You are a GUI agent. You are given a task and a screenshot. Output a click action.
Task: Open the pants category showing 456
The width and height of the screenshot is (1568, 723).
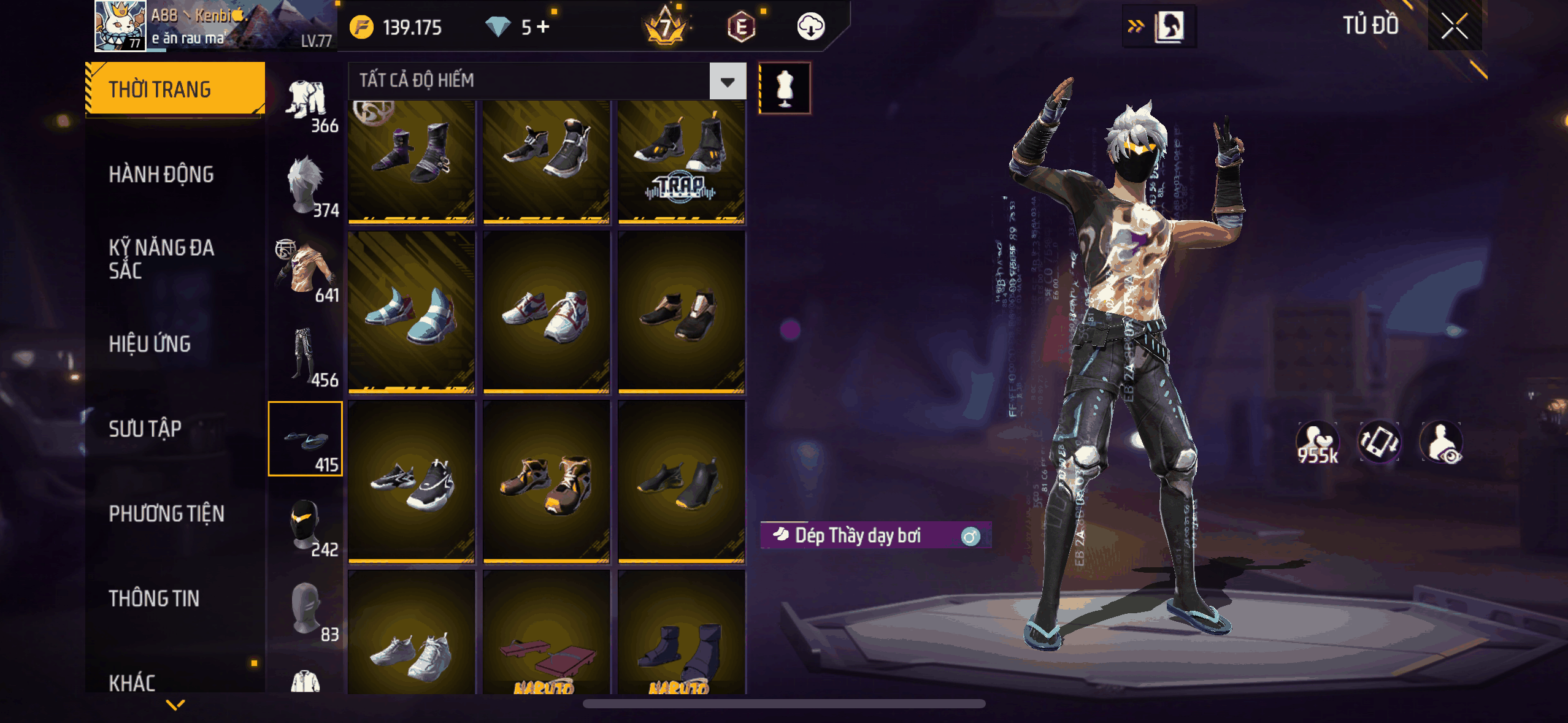pos(306,356)
